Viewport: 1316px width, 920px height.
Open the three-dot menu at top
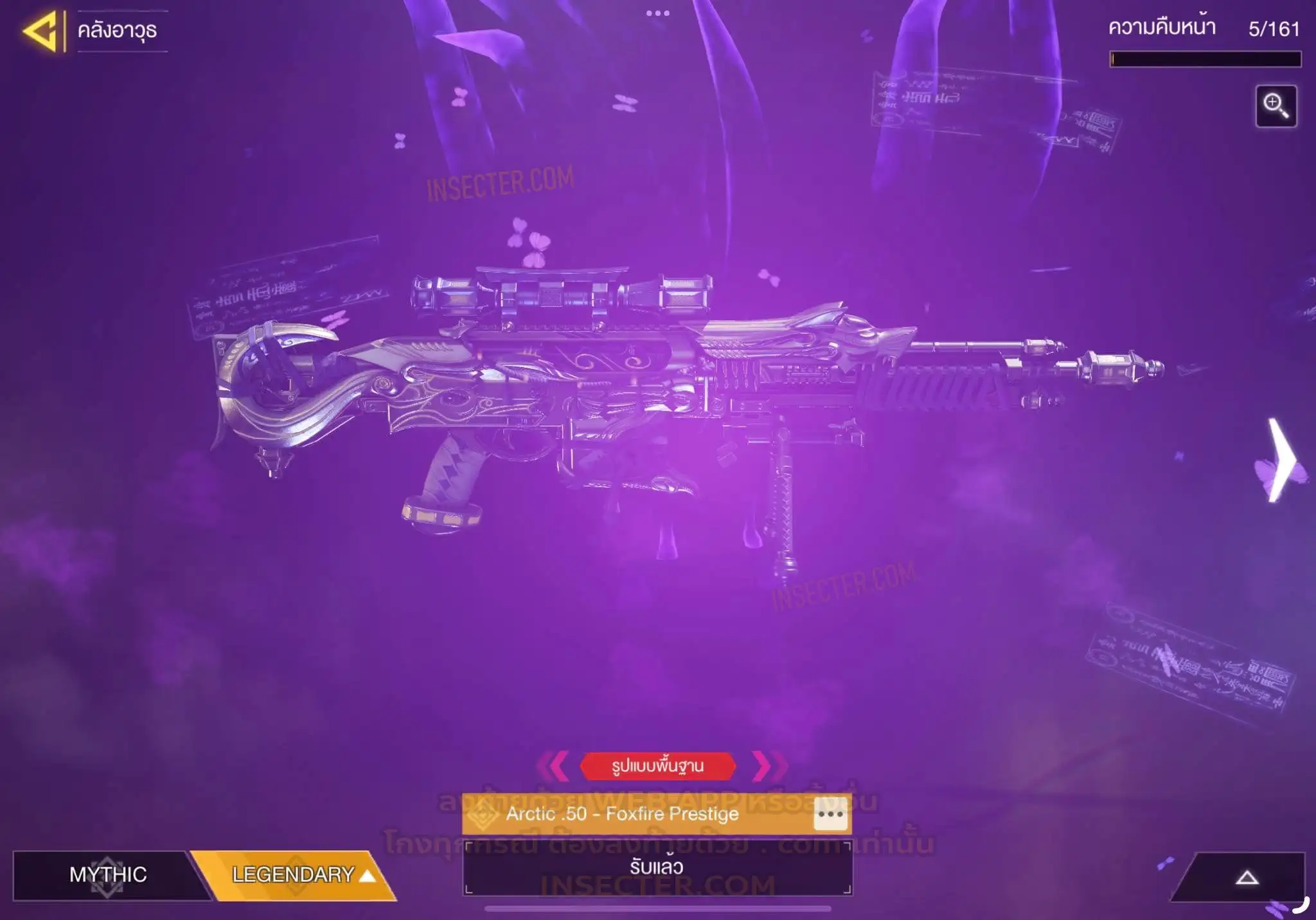coord(657,14)
